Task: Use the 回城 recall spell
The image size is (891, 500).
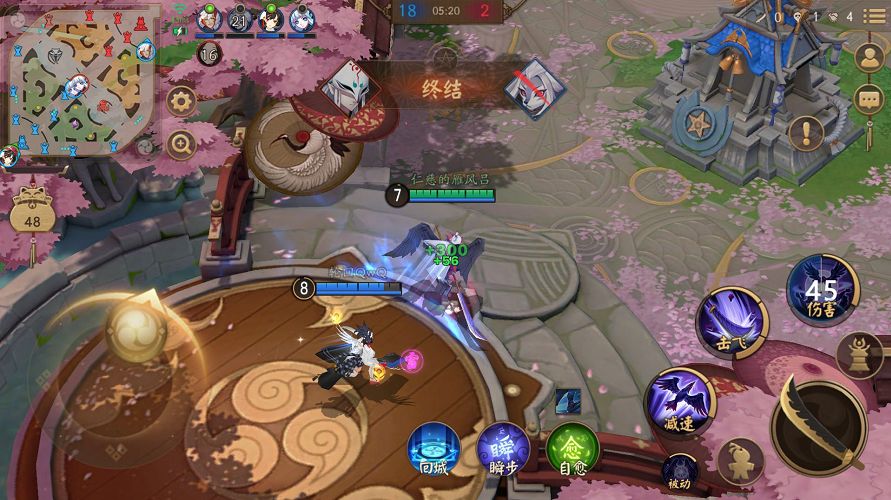Action: point(434,449)
